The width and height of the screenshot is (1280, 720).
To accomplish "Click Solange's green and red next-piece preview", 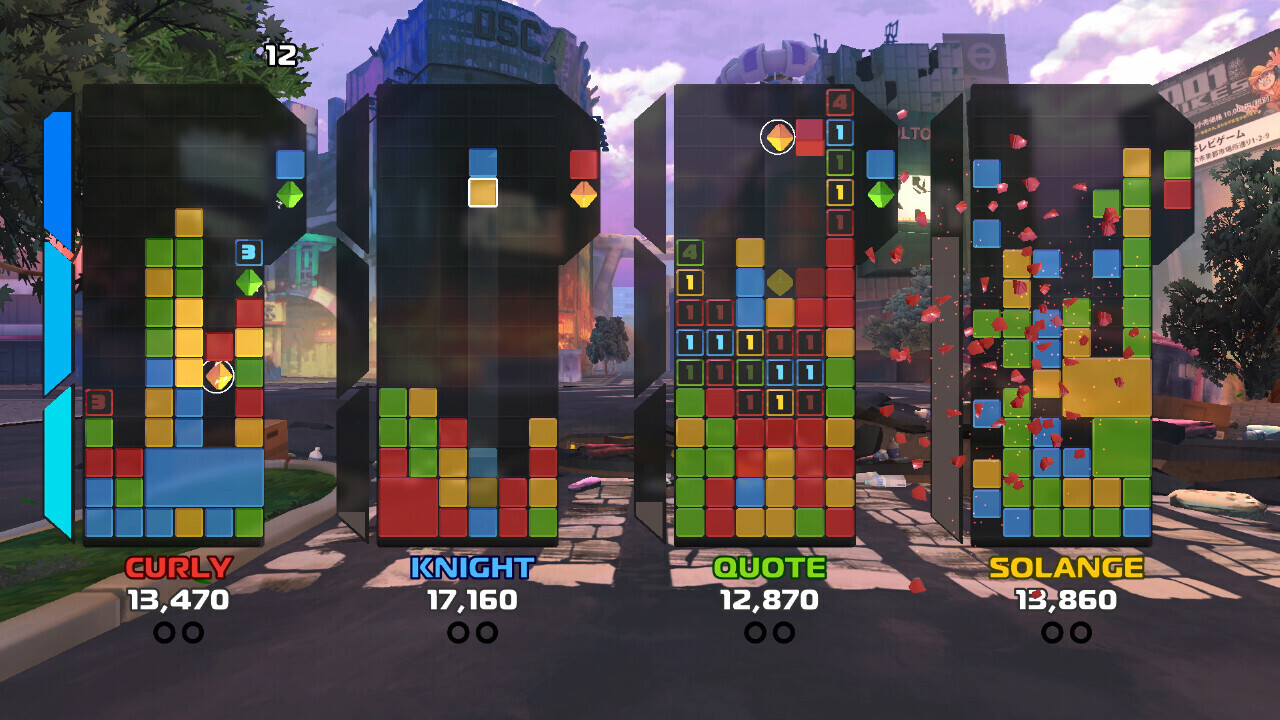I will (x=1178, y=179).
